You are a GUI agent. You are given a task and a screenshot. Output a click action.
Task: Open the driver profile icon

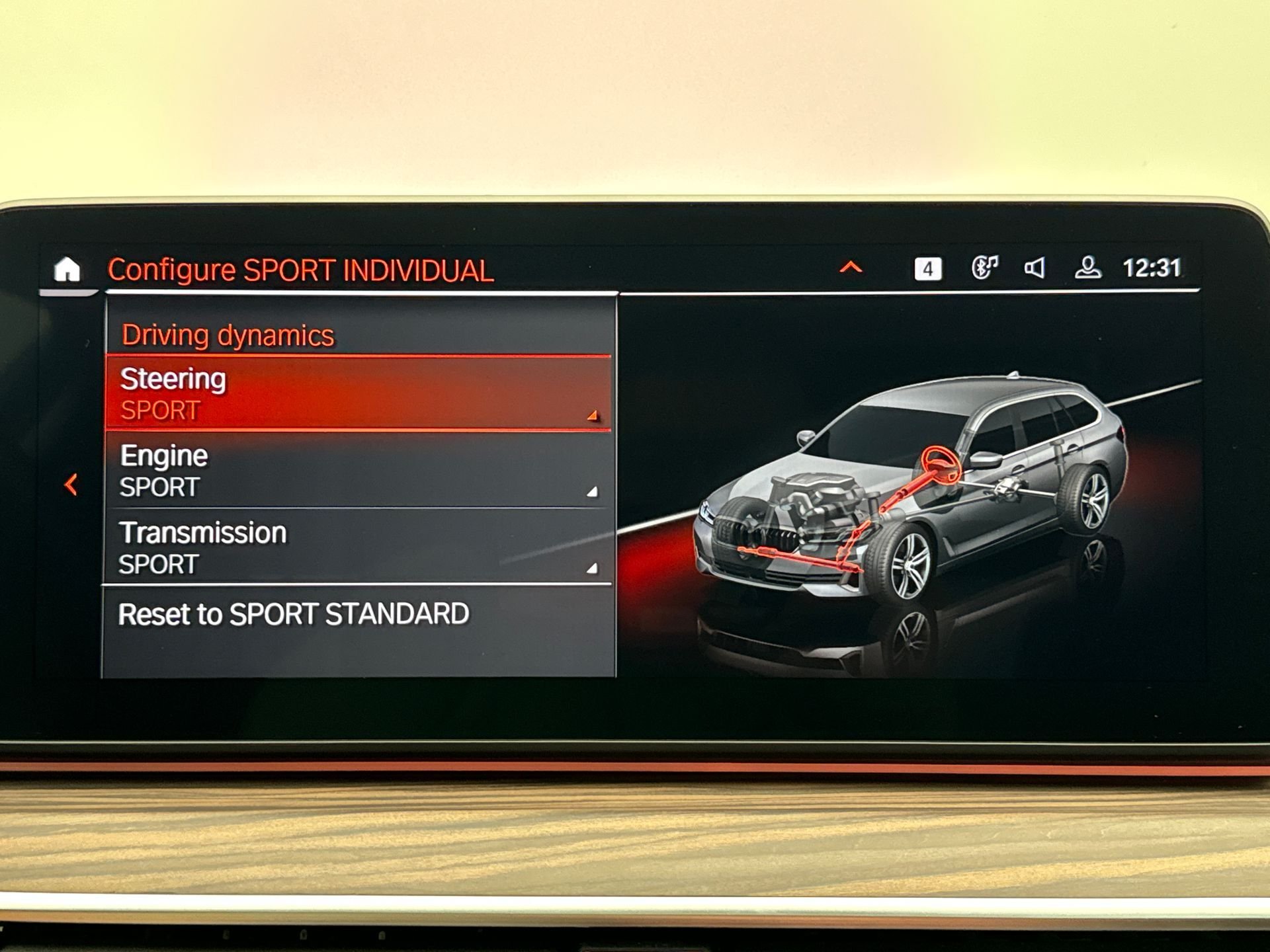pyautogui.click(x=1087, y=268)
